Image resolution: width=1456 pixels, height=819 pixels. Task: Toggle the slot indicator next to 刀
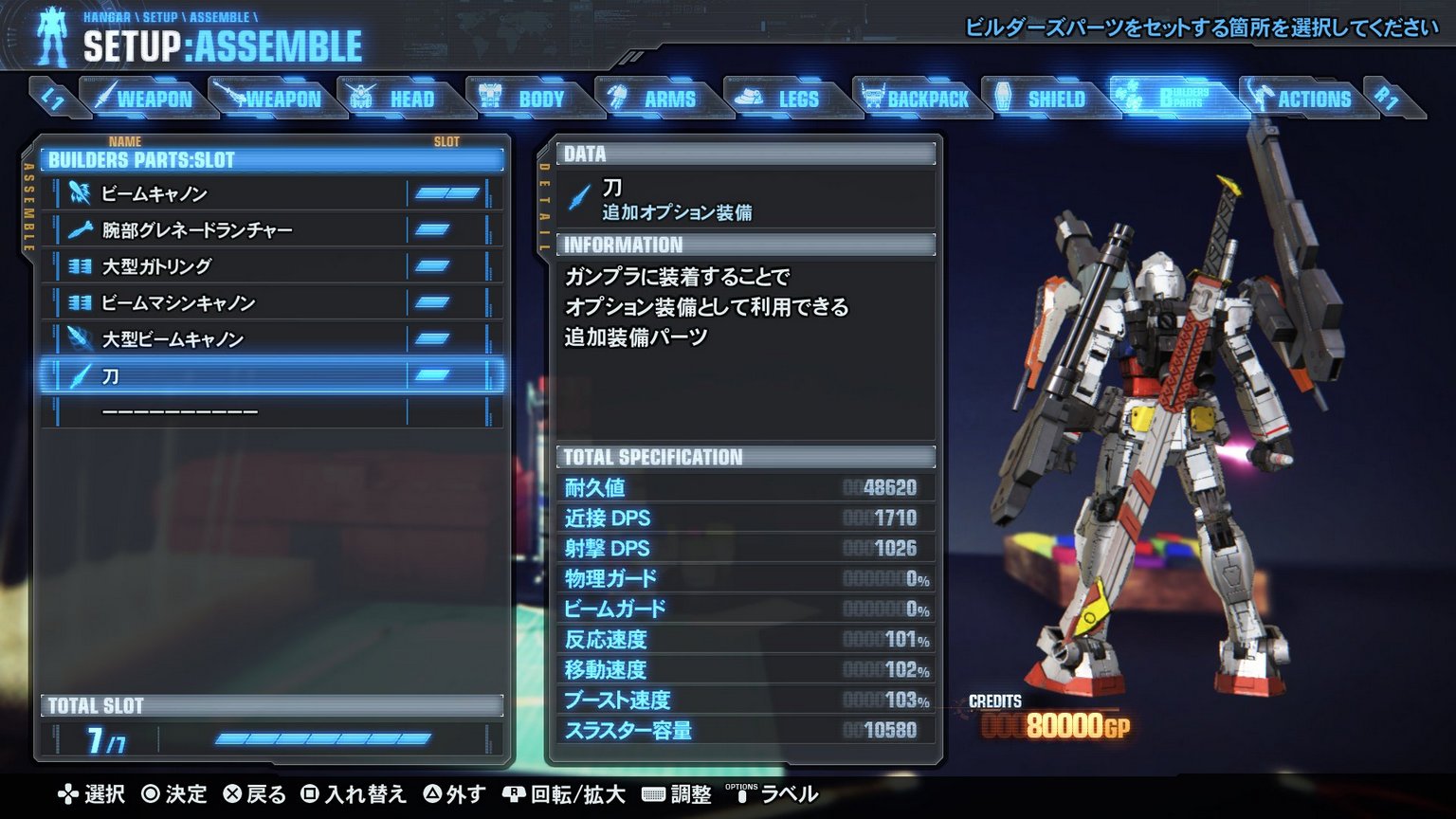433,375
